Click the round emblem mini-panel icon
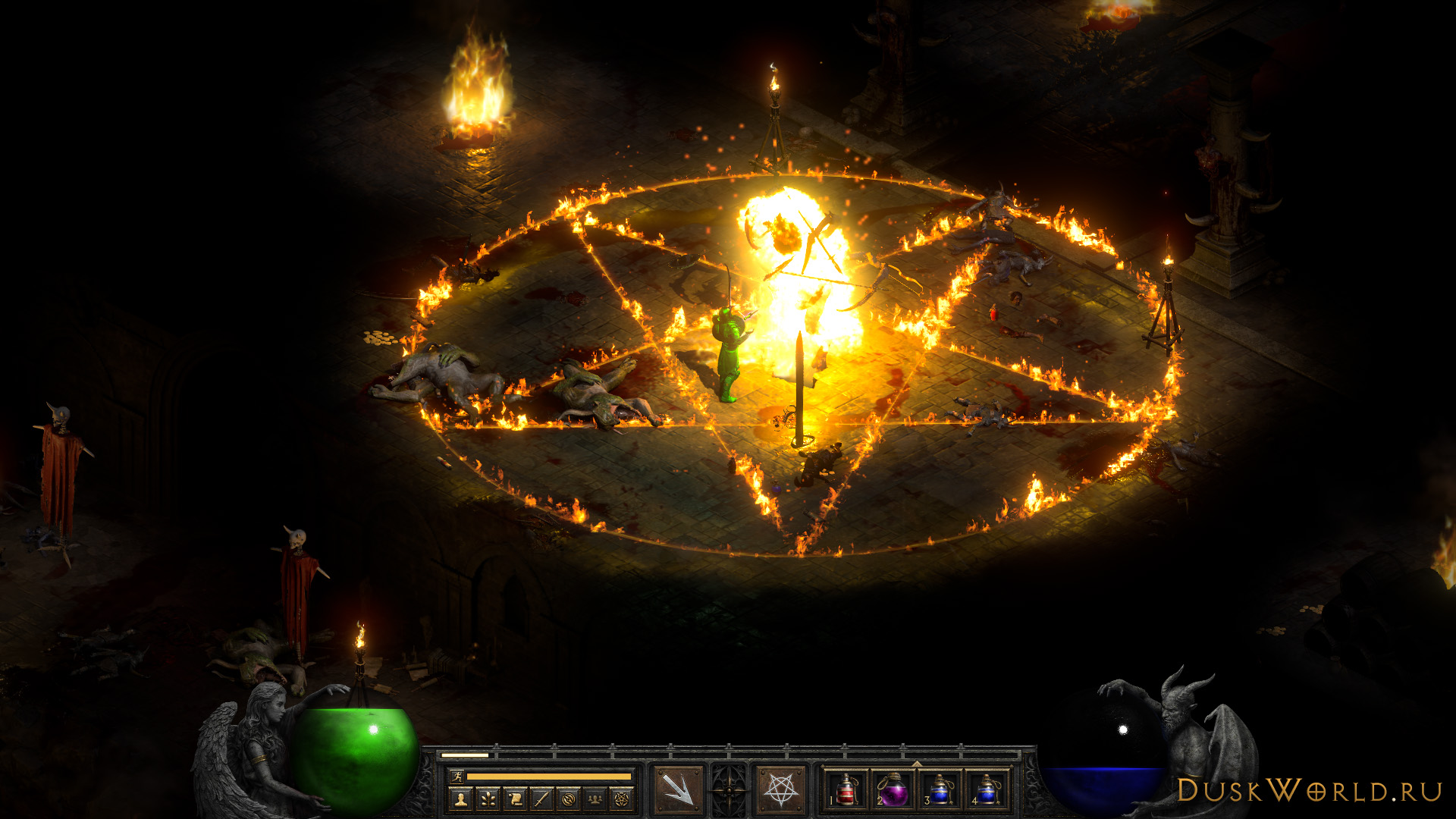1456x819 pixels. pyautogui.click(x=569, y=799)
